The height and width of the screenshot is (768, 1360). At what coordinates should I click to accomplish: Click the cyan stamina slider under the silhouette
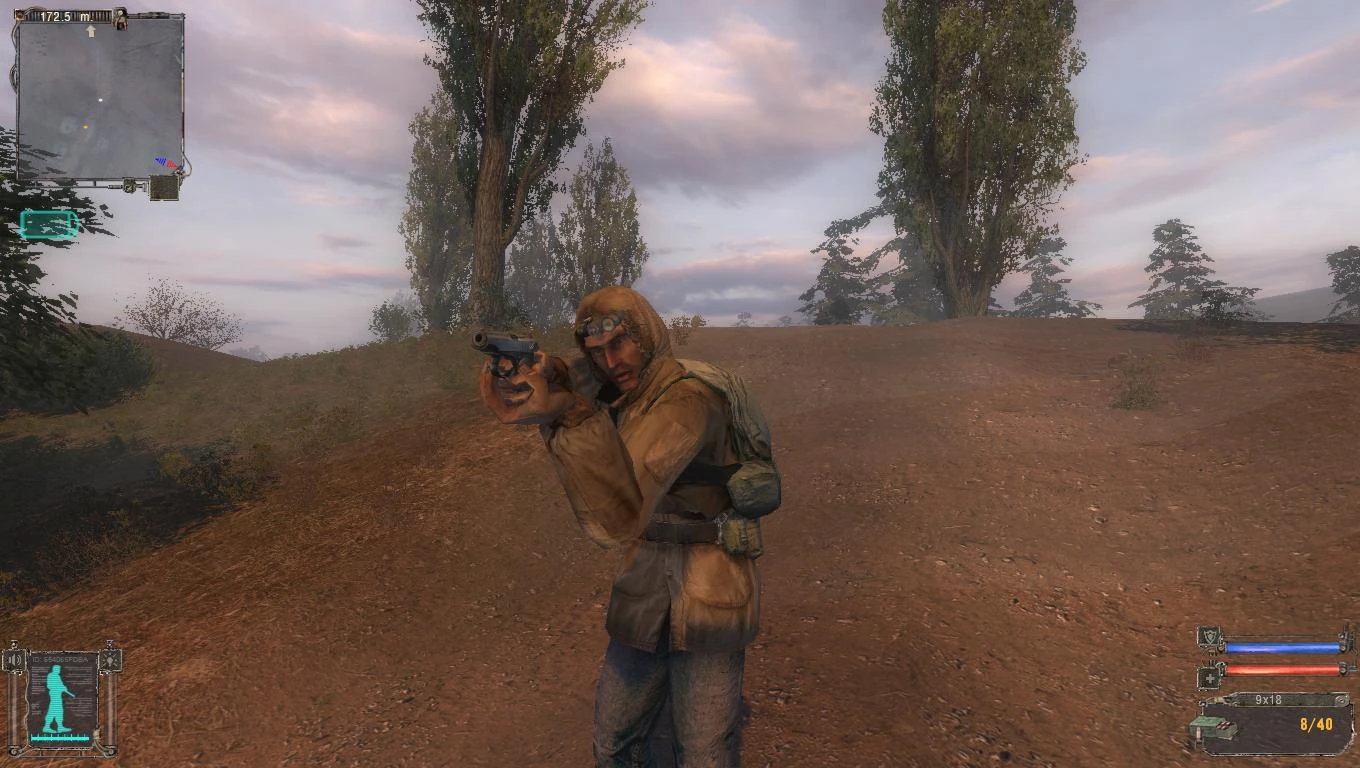[x=60, y=737]
